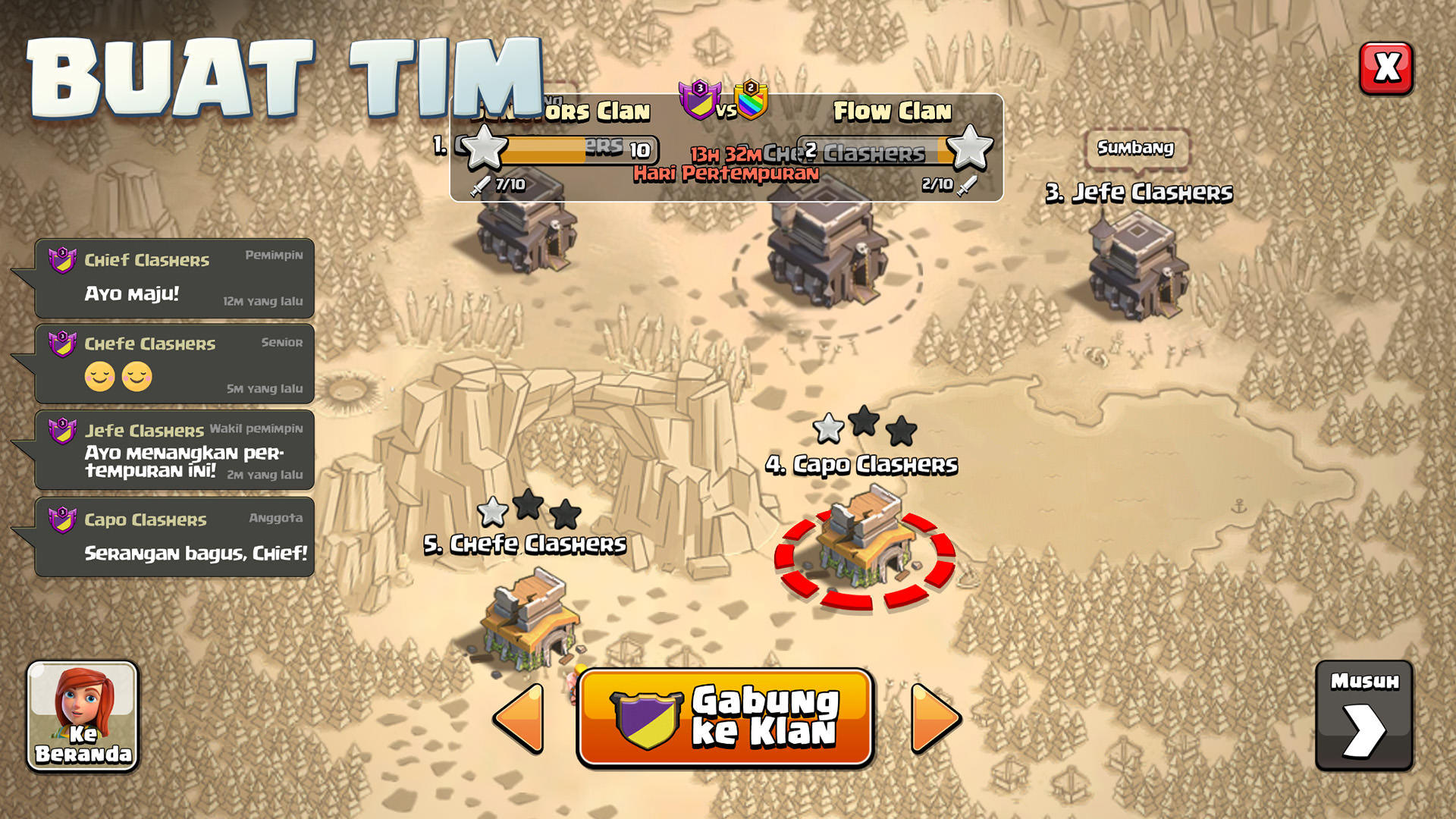
Task: Click Chief Clashers clan badge in chat
Action: 62,260
